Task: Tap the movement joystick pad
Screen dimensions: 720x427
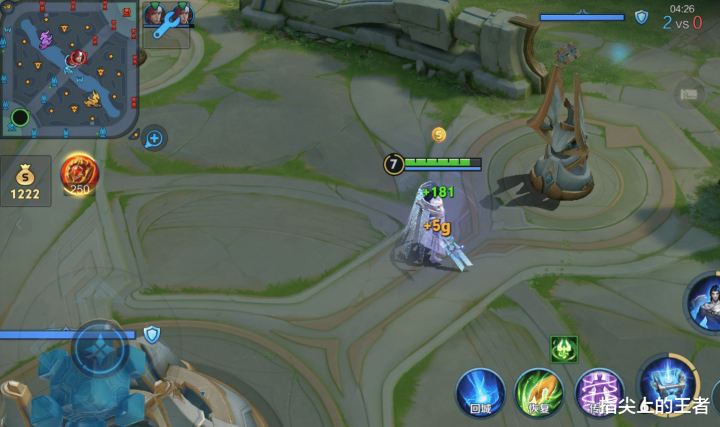Action: point(100,351)
